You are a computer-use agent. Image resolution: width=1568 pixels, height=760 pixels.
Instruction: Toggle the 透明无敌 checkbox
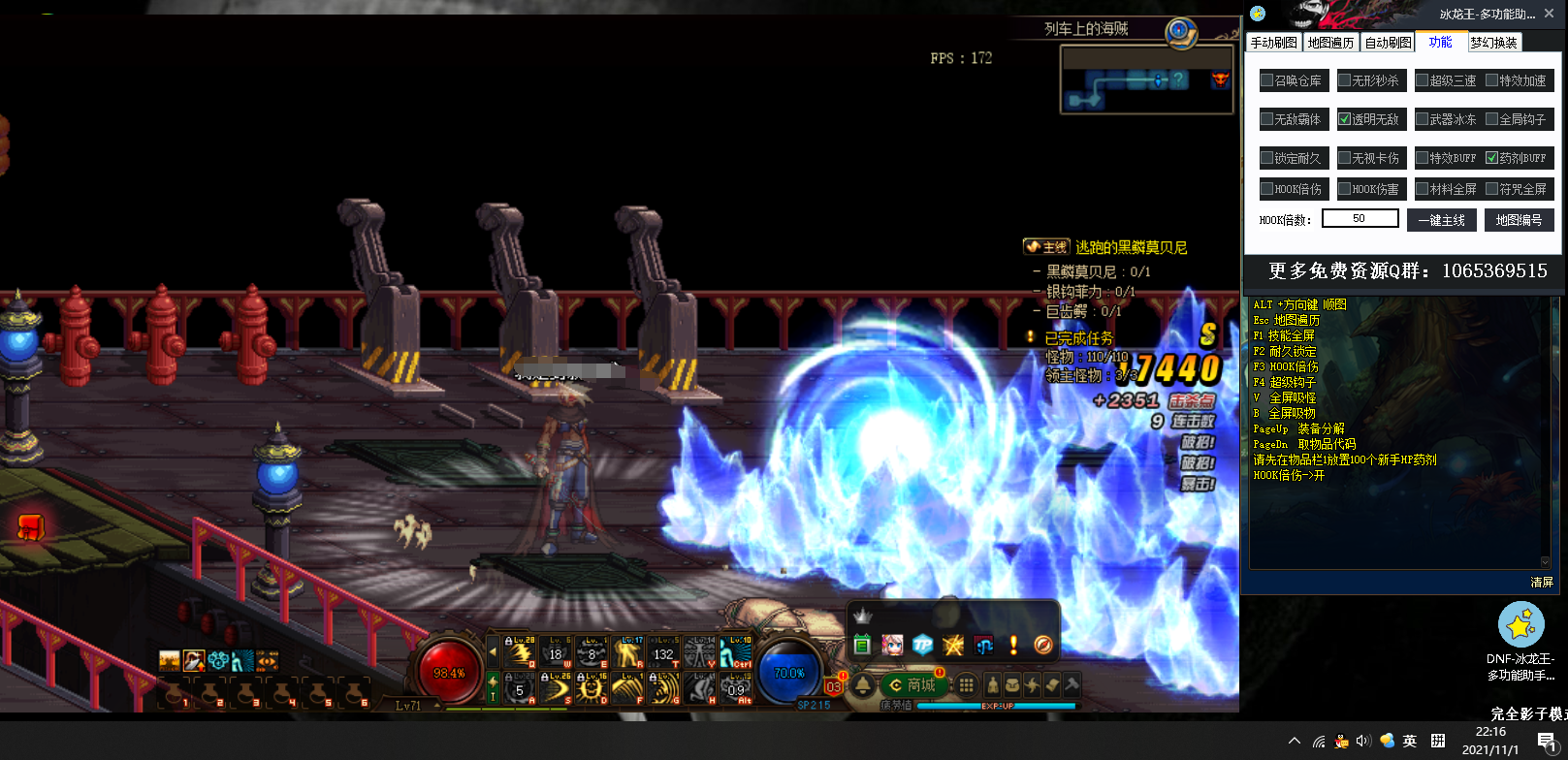pos(1345,119)
